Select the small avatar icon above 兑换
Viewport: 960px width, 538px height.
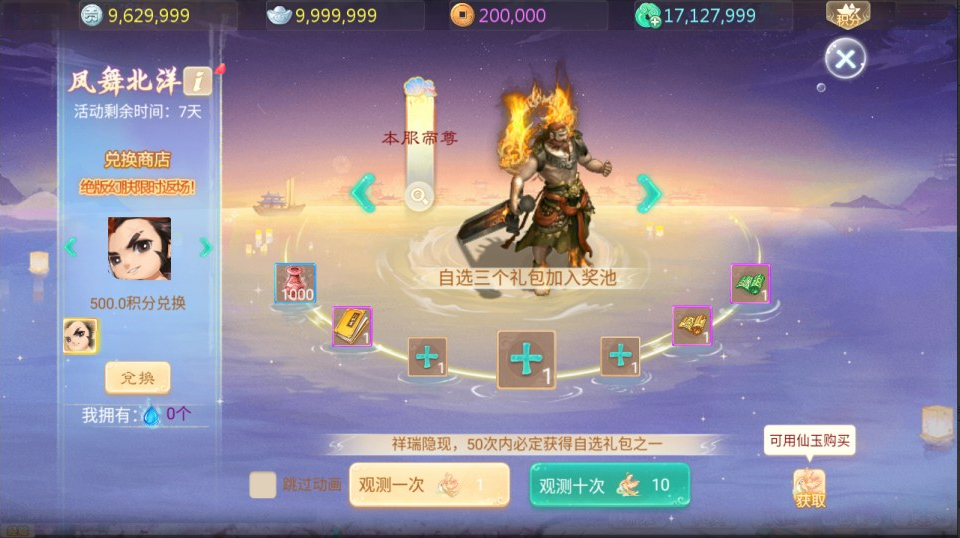tap(80, 336)
